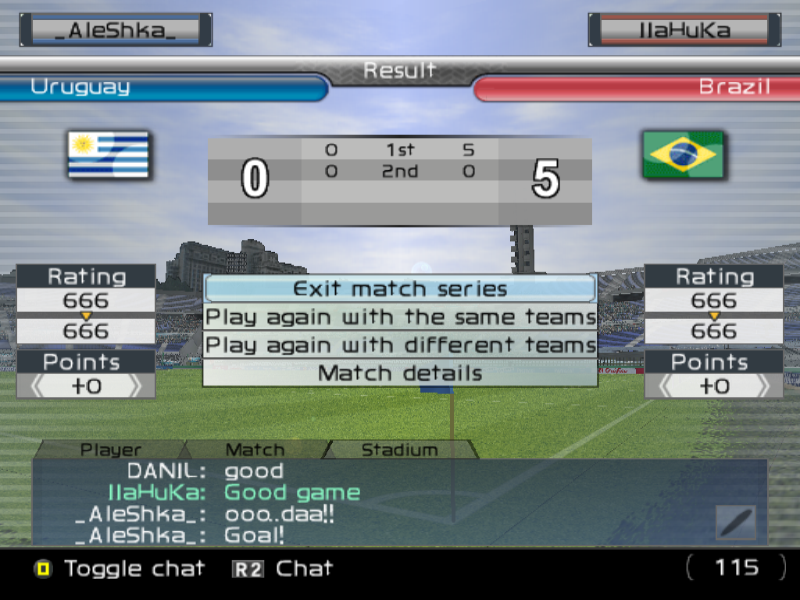Select Play again with the same teams
Screen dimensions: 800x600
point(400,318)
